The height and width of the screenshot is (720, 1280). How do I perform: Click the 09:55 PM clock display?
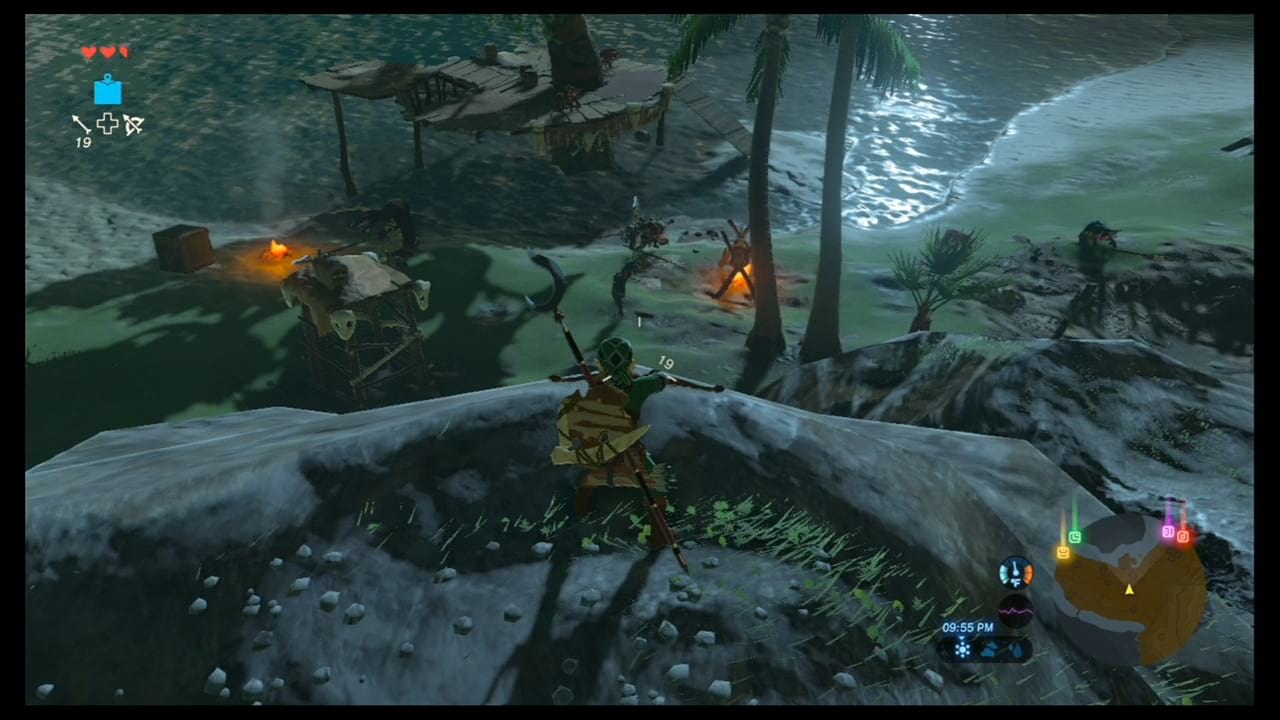[x=966, y=627]
